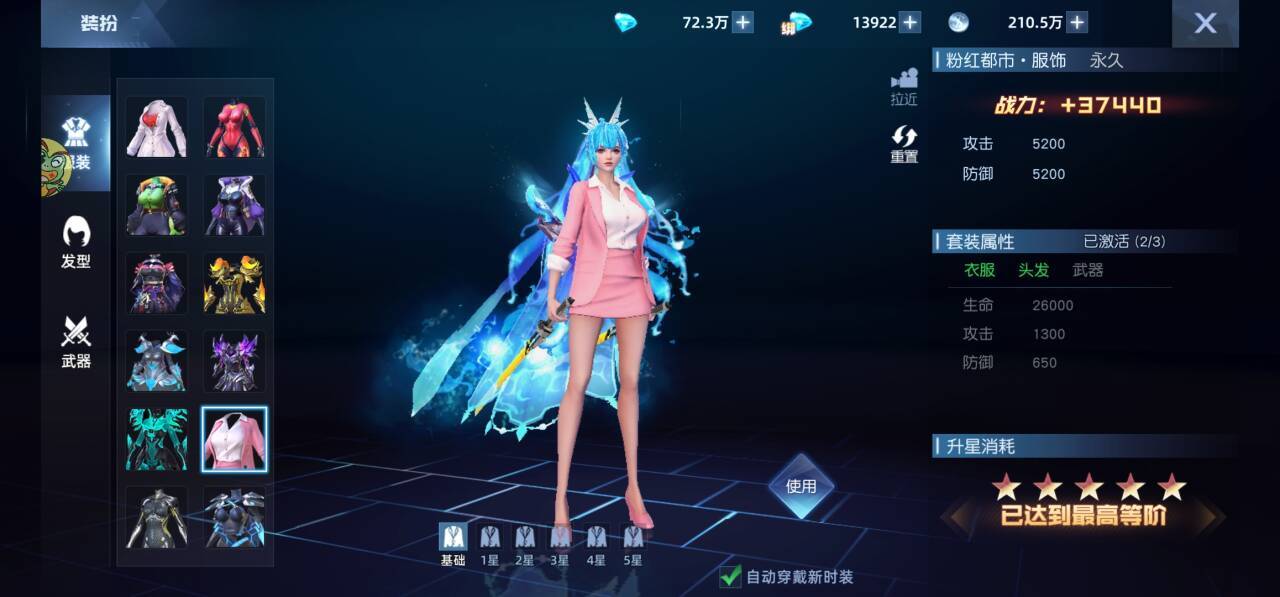Add coins via plus beside 210.5万
The image size is (1280, 597).
pyautogui.click(x=1077, y=22)
